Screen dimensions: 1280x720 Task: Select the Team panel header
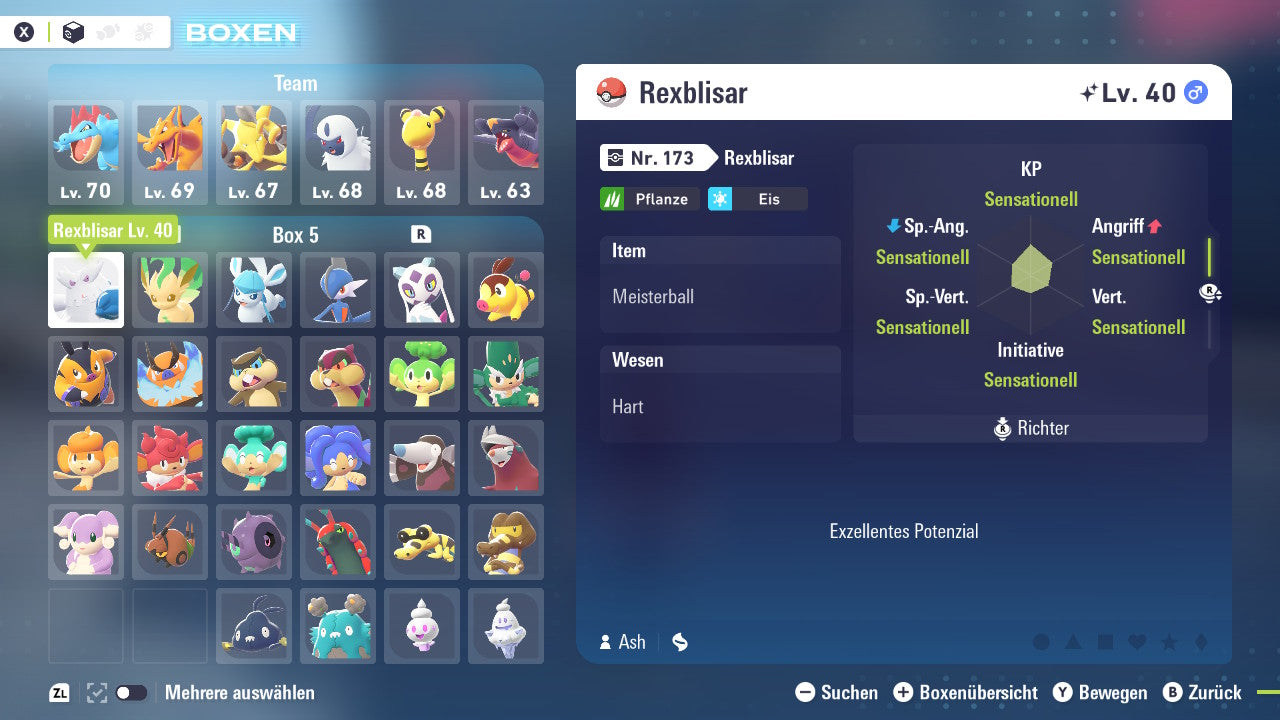pos(295,83)
